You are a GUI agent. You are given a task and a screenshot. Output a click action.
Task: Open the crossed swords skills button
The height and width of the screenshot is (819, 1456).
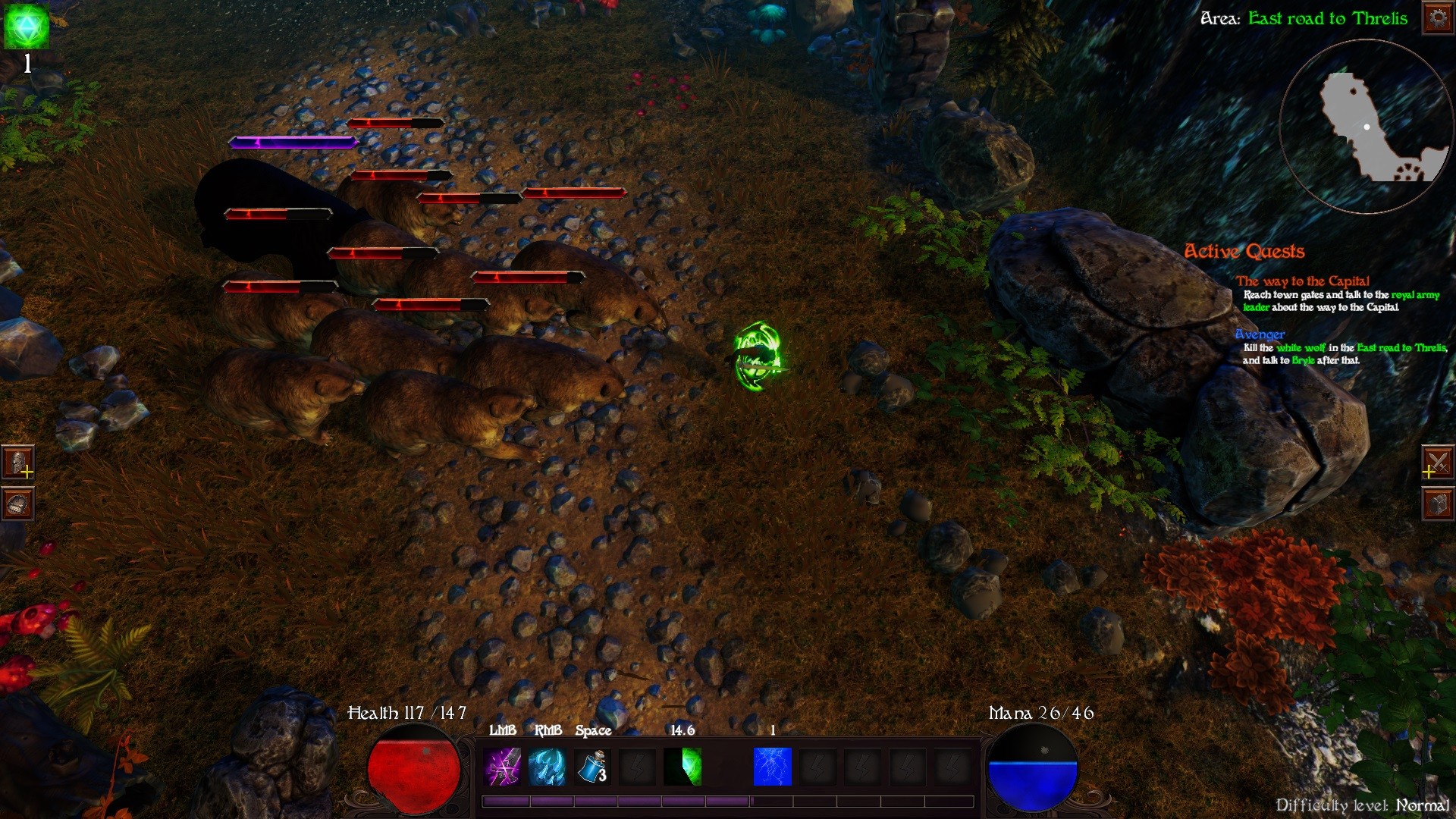coord(1437,462)
